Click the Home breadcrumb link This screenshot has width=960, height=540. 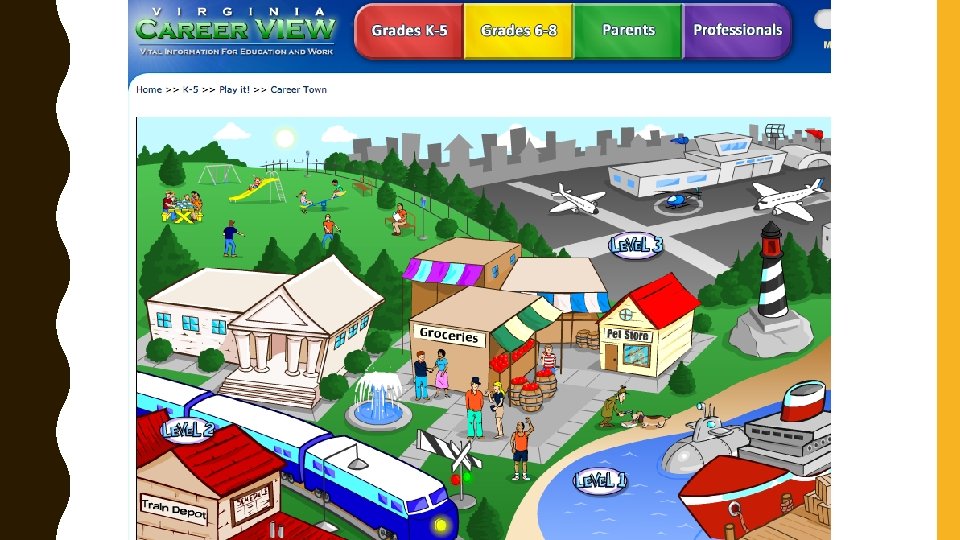coord(149,90)
